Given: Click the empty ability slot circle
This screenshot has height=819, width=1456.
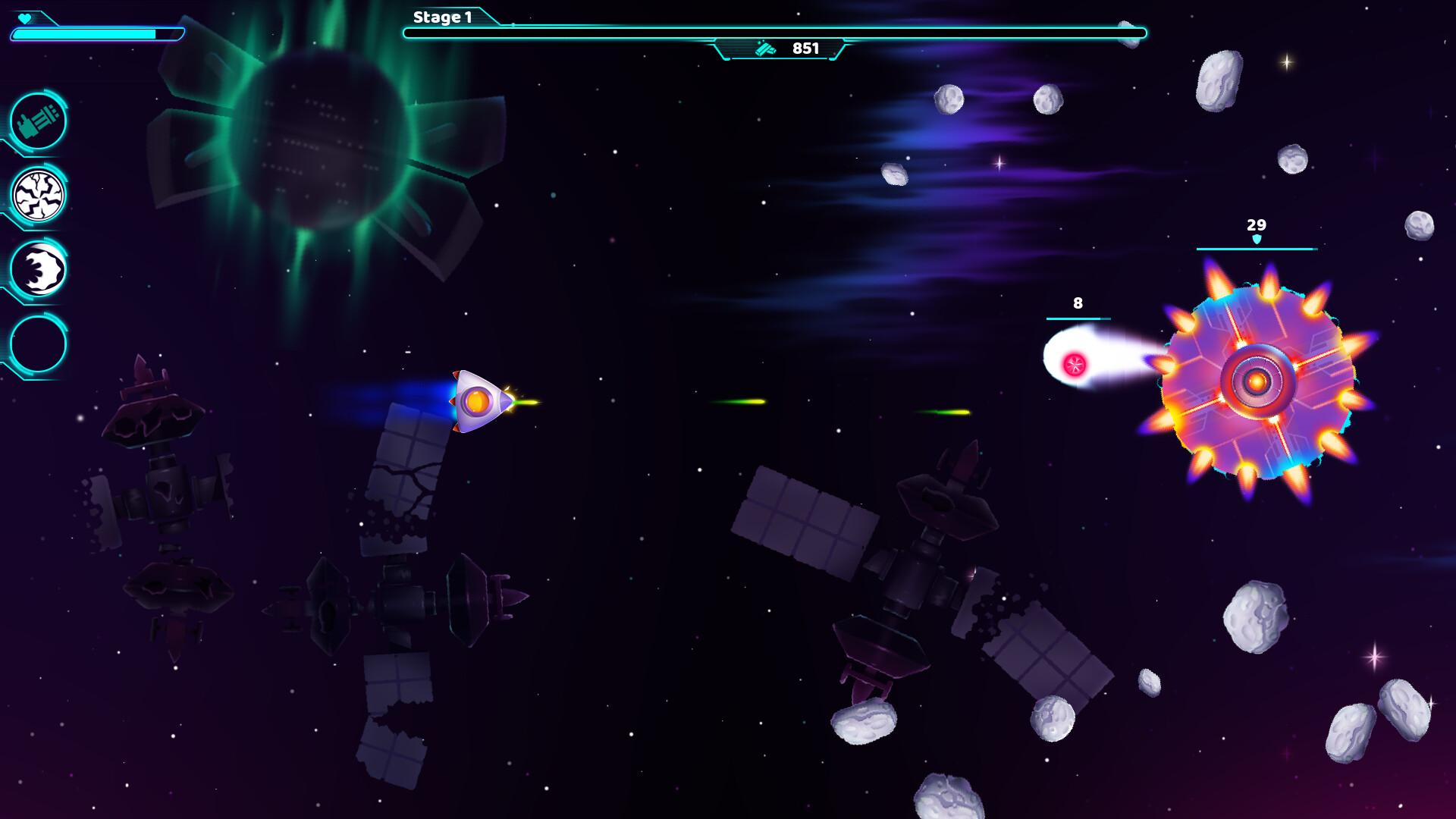Looking at the screenshot, I should tap(38, 344).
